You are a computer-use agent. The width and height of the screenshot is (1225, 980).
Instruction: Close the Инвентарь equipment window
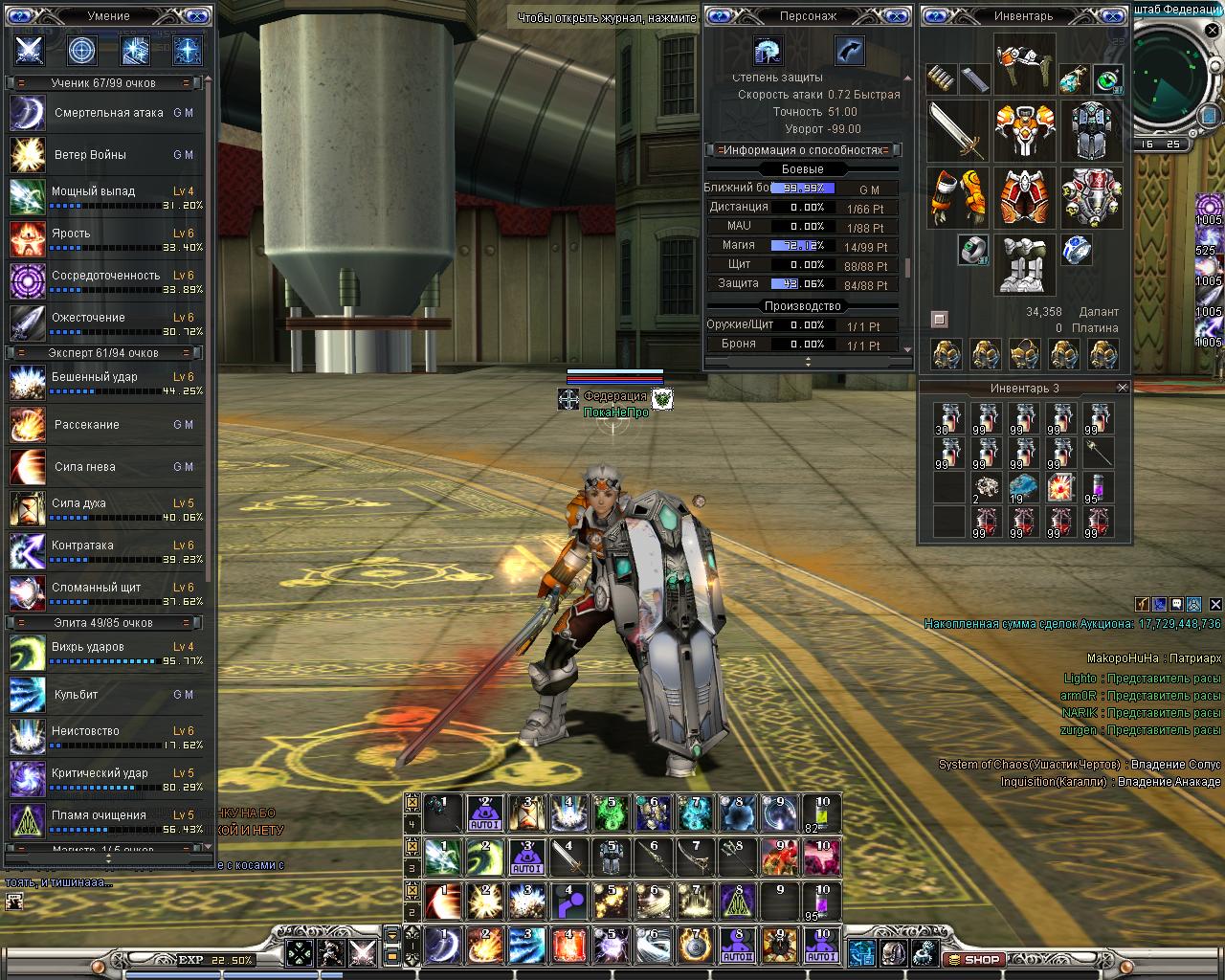click(x=1111, y=16)
